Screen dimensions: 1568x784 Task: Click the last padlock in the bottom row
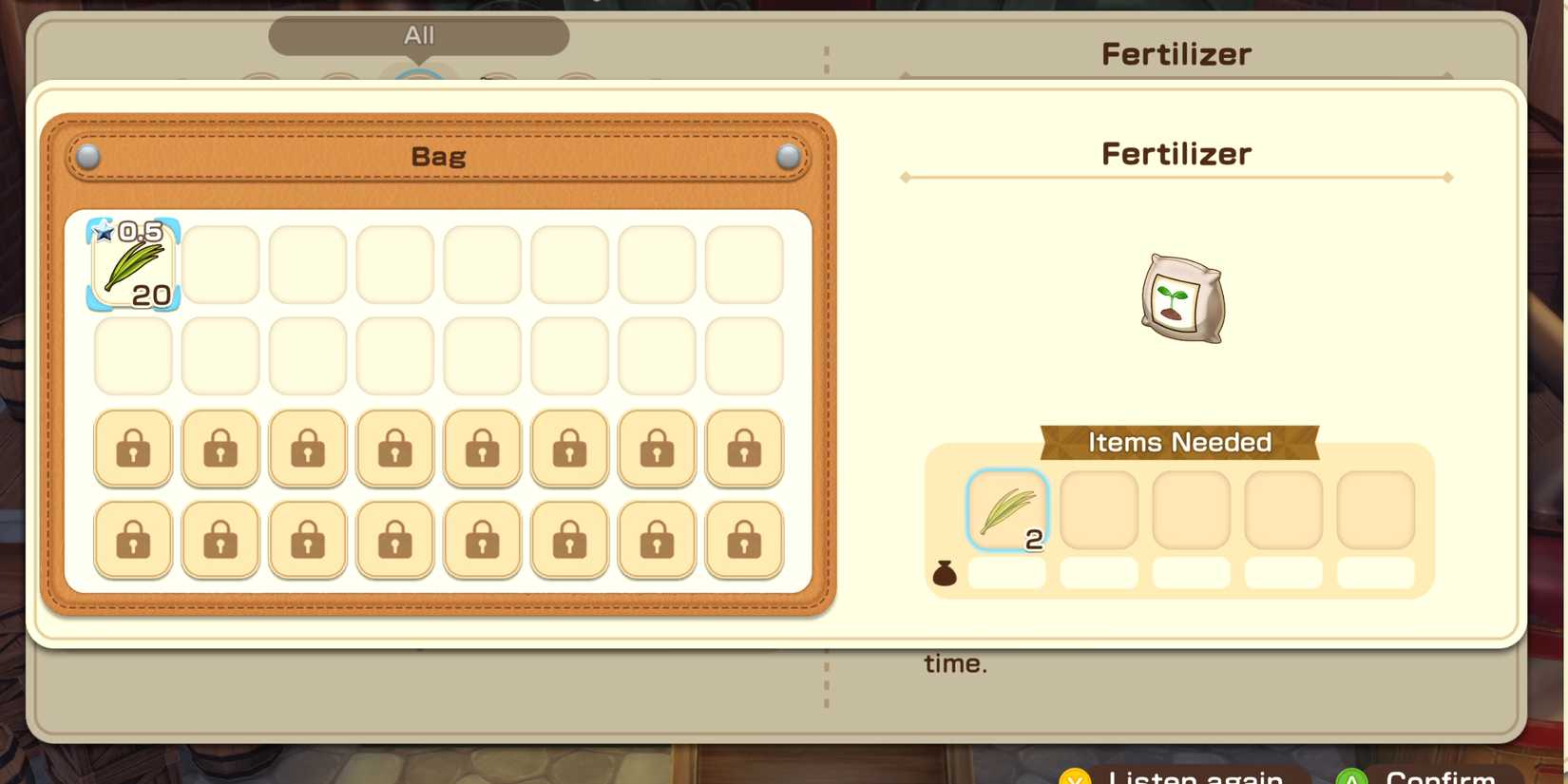[x=743, y=538]
